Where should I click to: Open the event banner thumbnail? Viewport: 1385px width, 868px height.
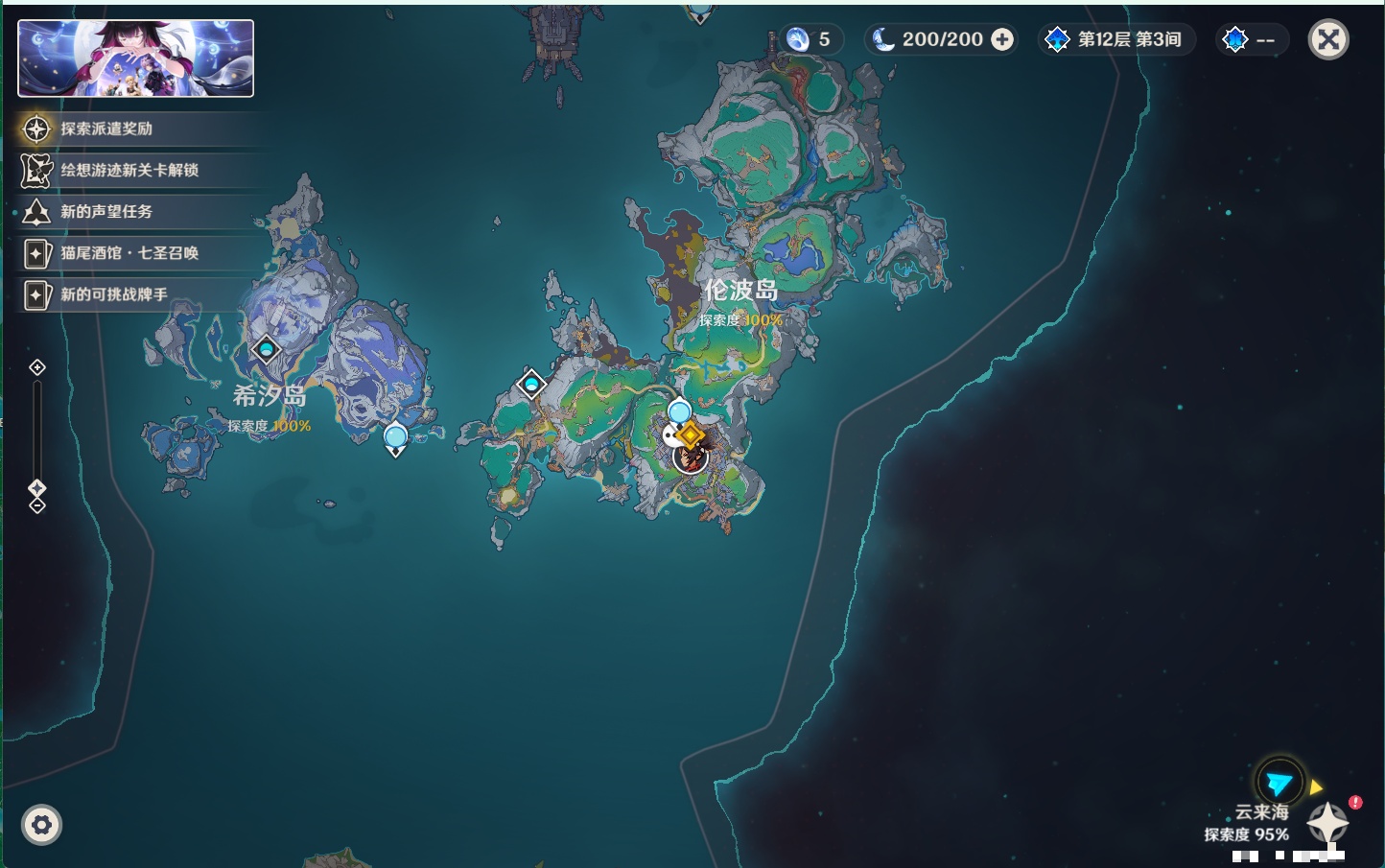tap(135, 59)
